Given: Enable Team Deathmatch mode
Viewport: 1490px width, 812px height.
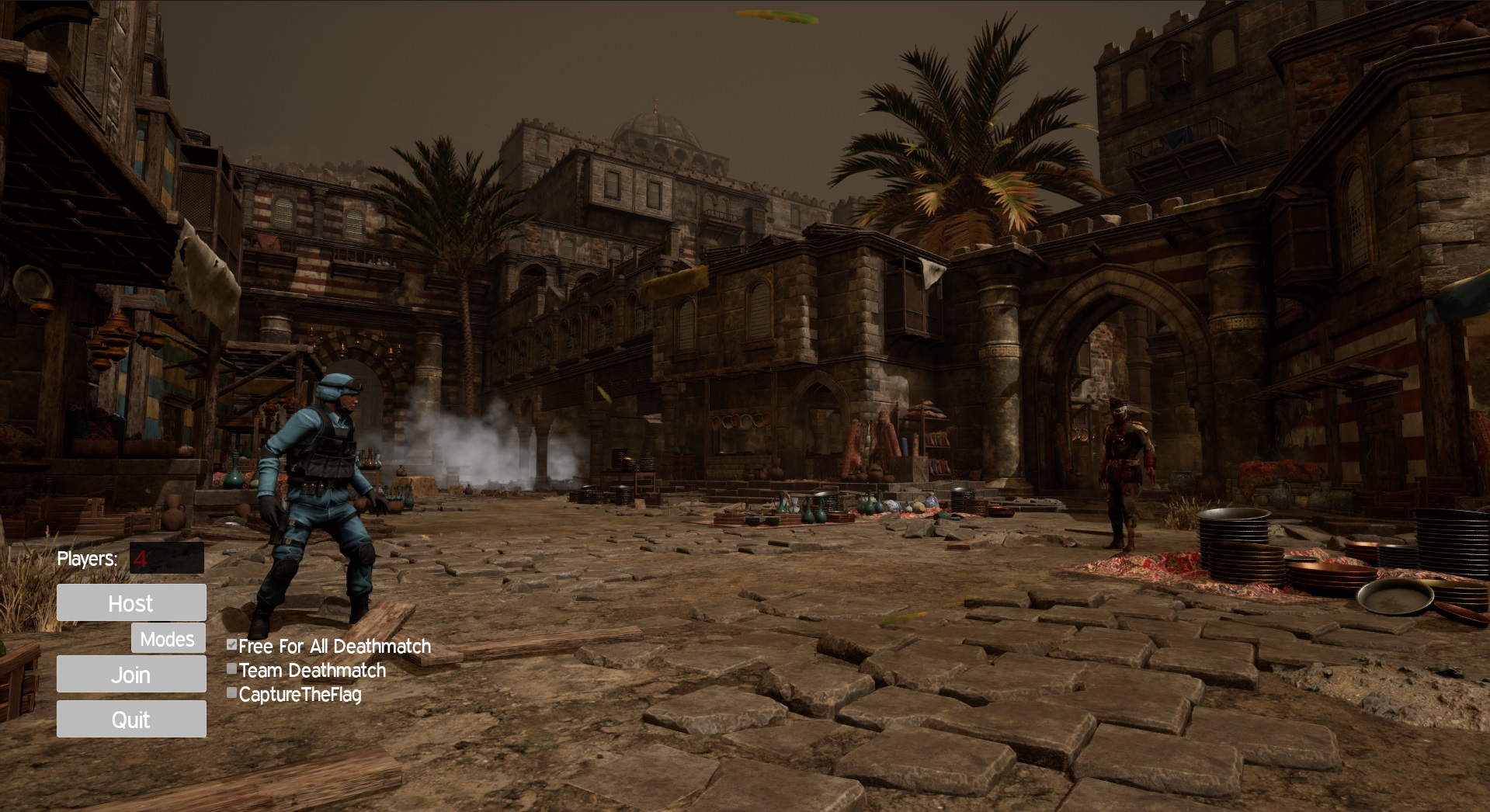Looking at the screenshot, I should (x=231, y=669).
